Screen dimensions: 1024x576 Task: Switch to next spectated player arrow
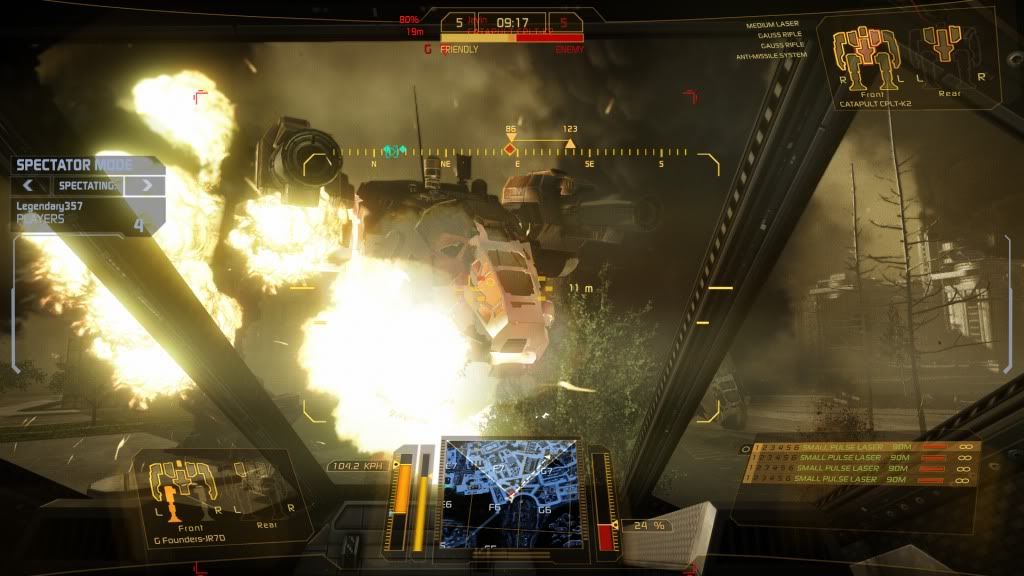[146, 185]
